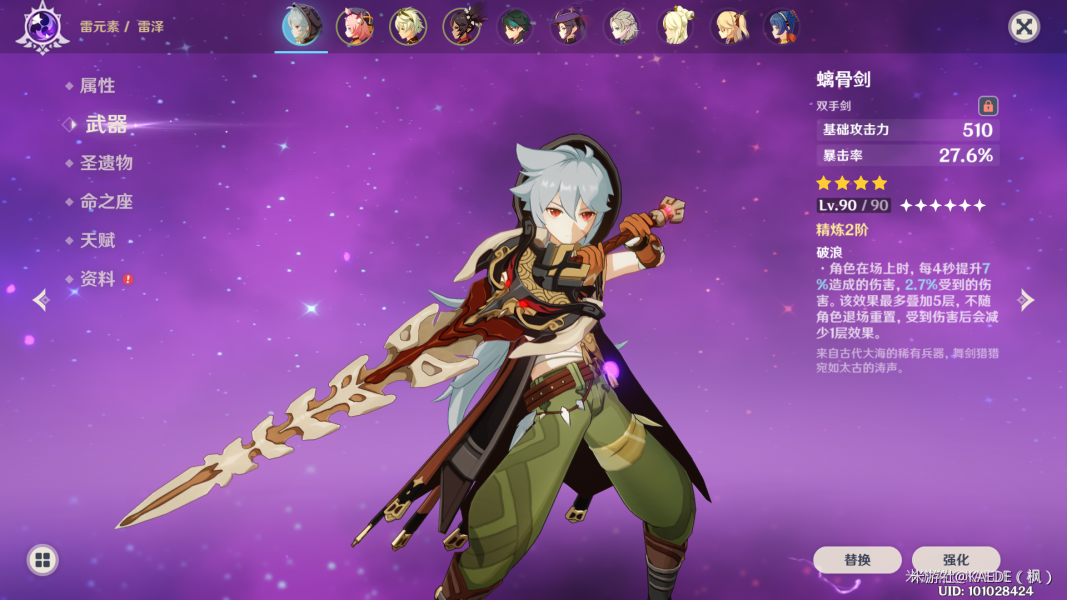The image size is (1067, 600).
Task: Toggle the weapon lock icon
Action: tap(988, 106)
